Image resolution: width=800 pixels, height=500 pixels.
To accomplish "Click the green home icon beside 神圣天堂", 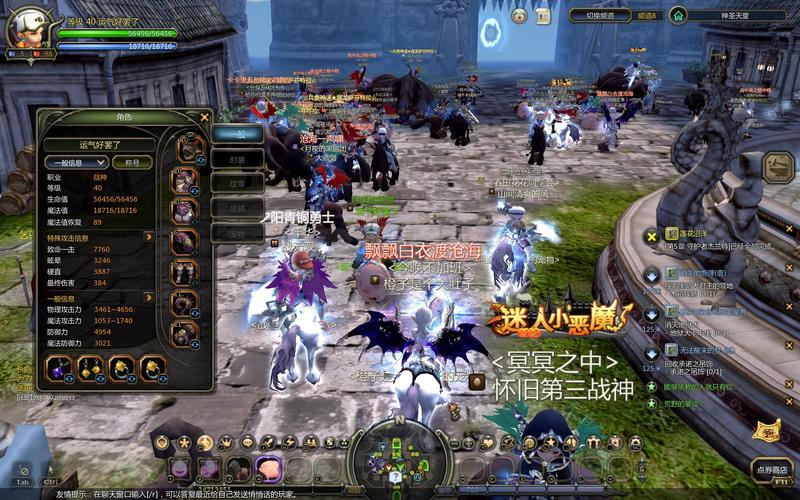I will (678, 15).
